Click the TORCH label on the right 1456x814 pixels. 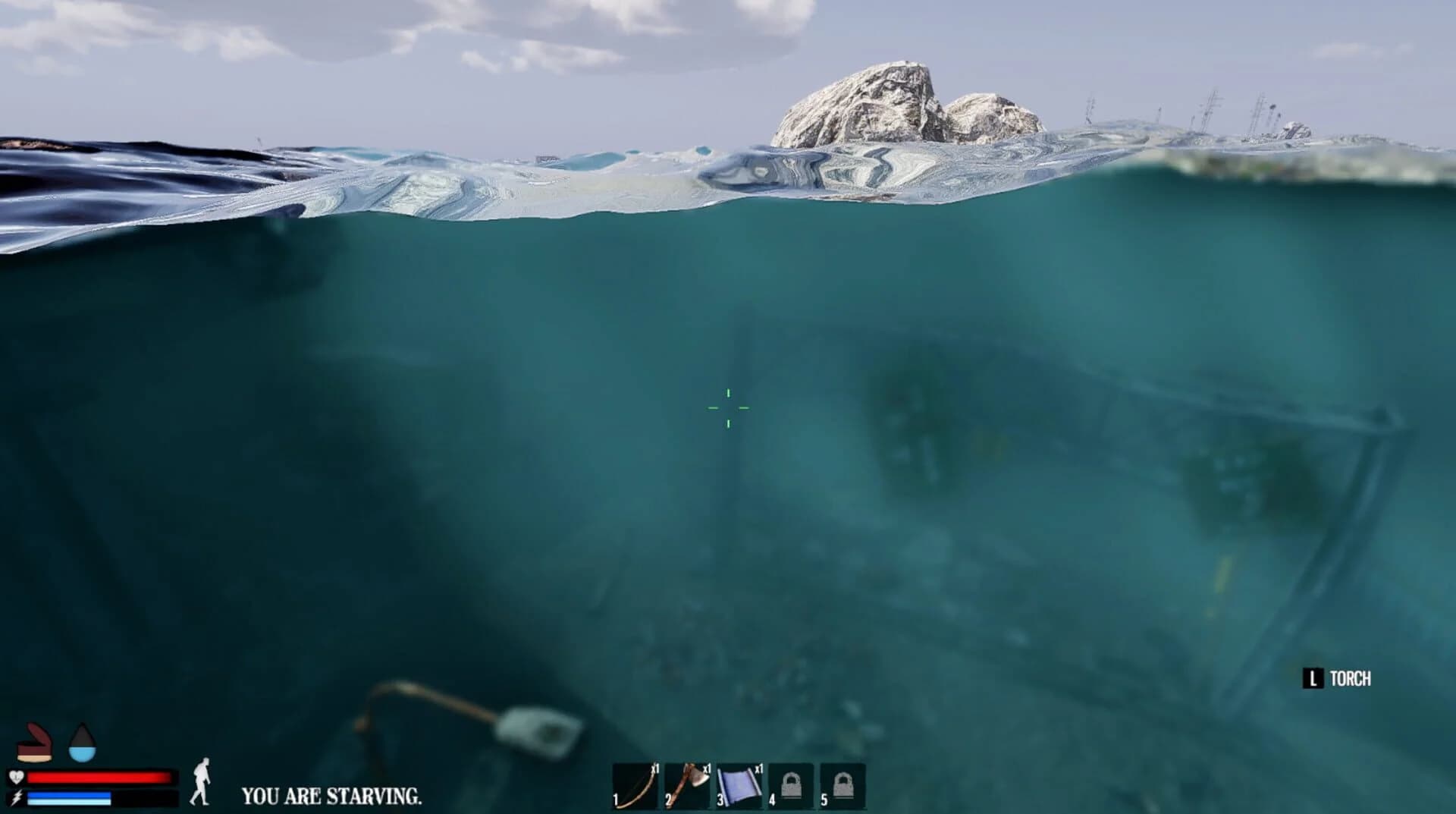pyautogui.click(x=1352, y=678)
